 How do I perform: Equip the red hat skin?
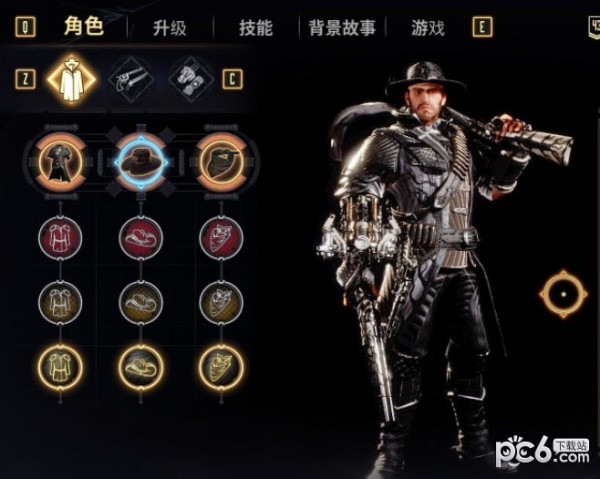(x=141, y=238)
